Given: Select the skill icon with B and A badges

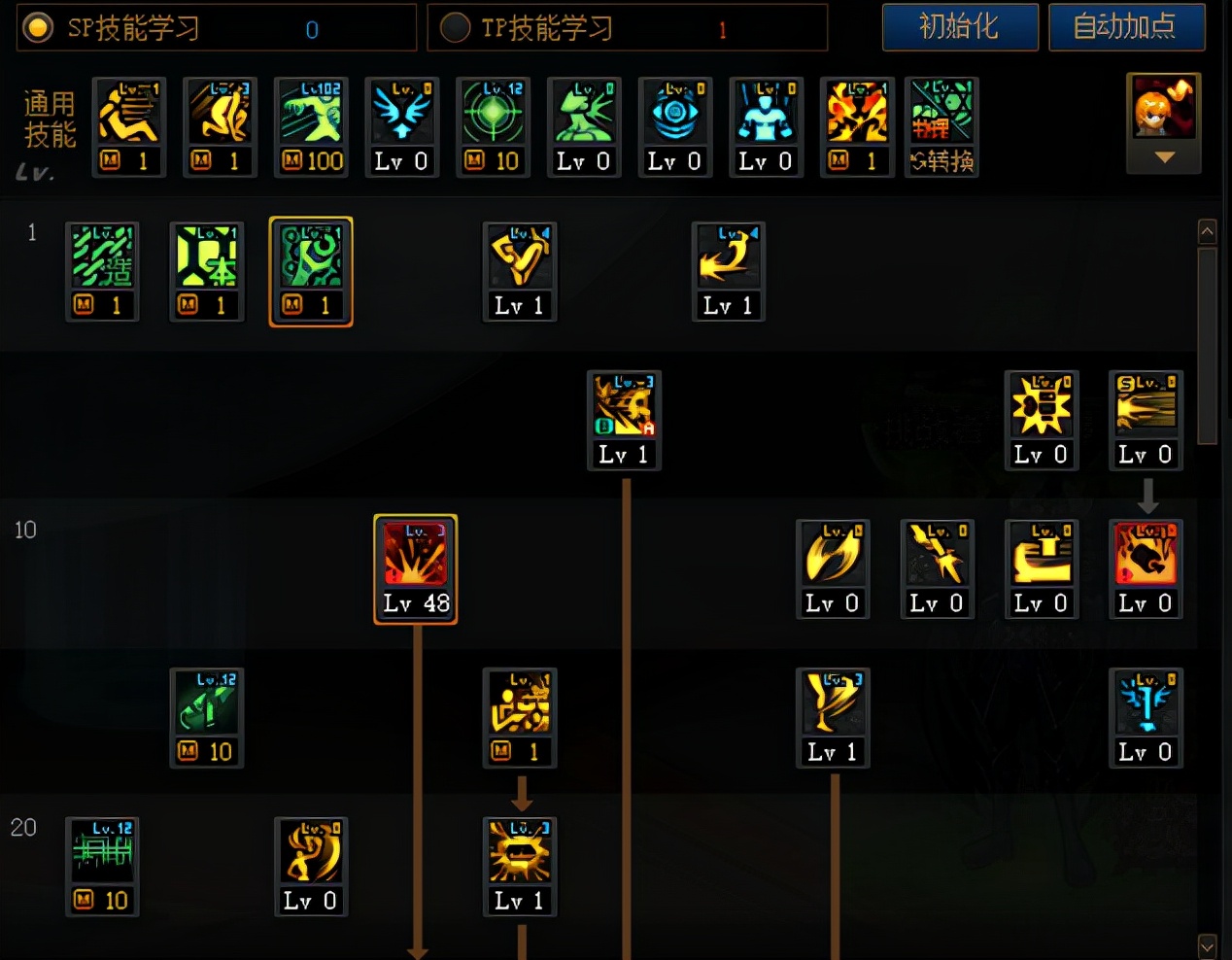Looking at the screenshot, I should tap(624, 420).
